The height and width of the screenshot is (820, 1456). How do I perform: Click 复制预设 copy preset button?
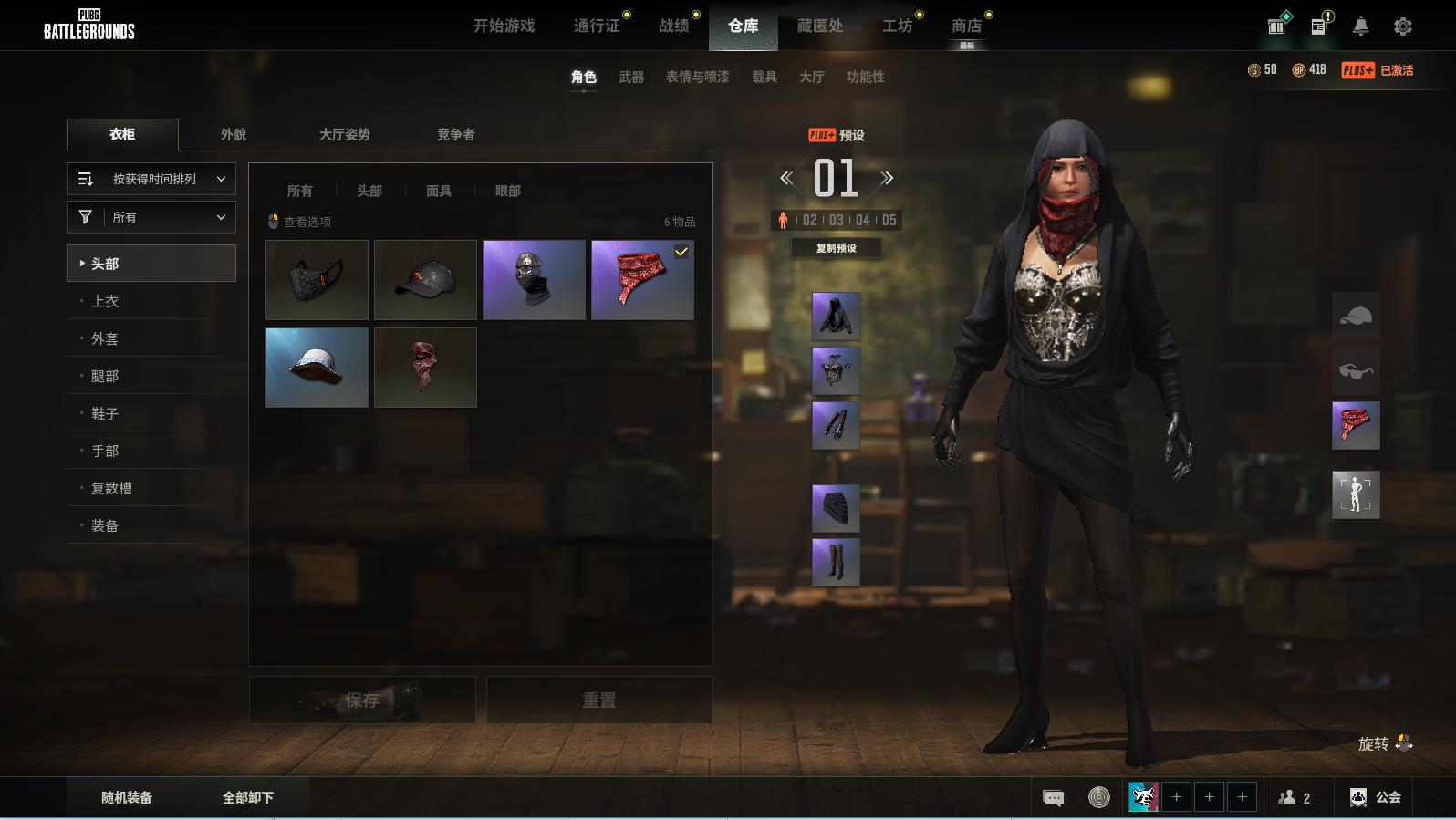(836, 248)
